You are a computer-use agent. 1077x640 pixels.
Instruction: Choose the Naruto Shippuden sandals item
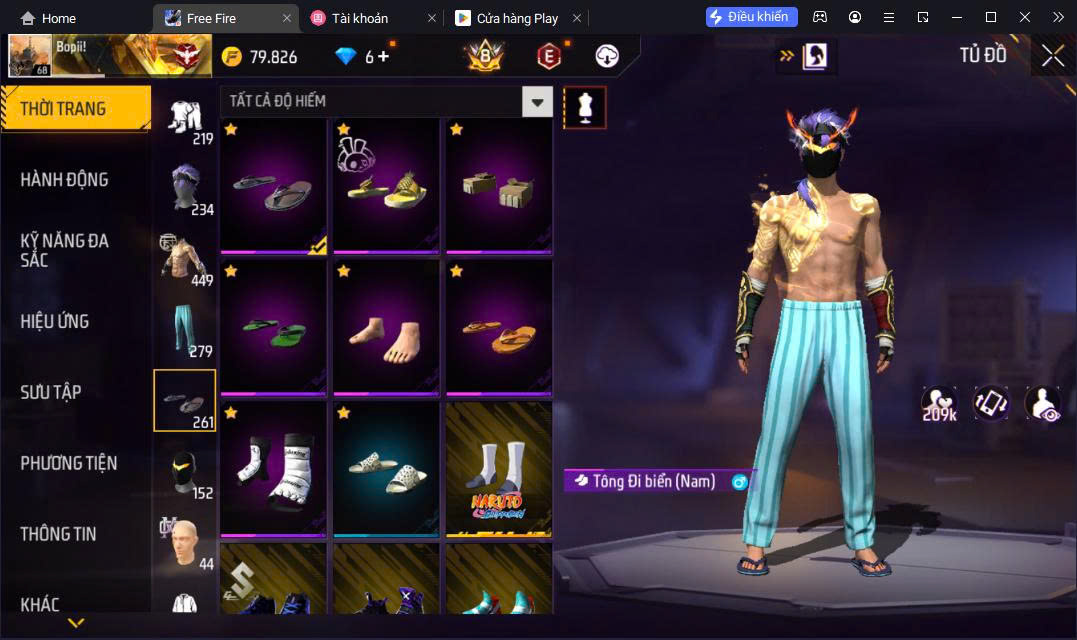point(499,470)
